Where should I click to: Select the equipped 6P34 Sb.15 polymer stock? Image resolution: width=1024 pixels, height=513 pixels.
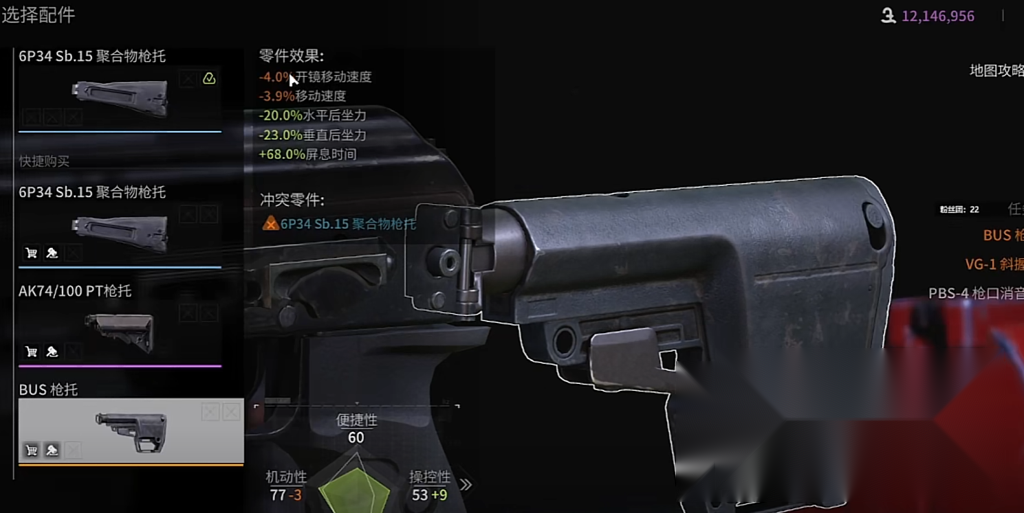(120, 91)
